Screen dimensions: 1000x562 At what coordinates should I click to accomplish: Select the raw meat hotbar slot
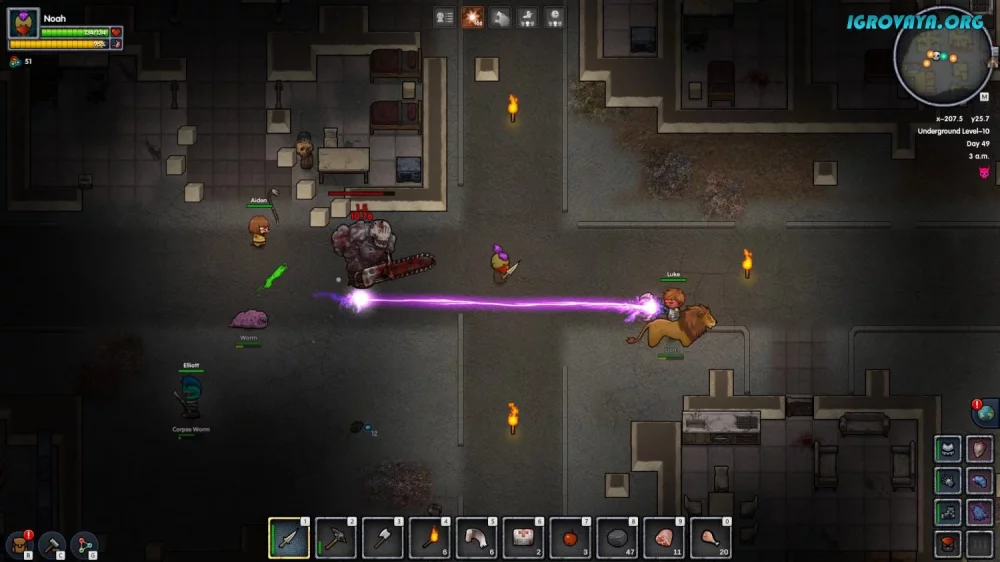coord(664,539)
